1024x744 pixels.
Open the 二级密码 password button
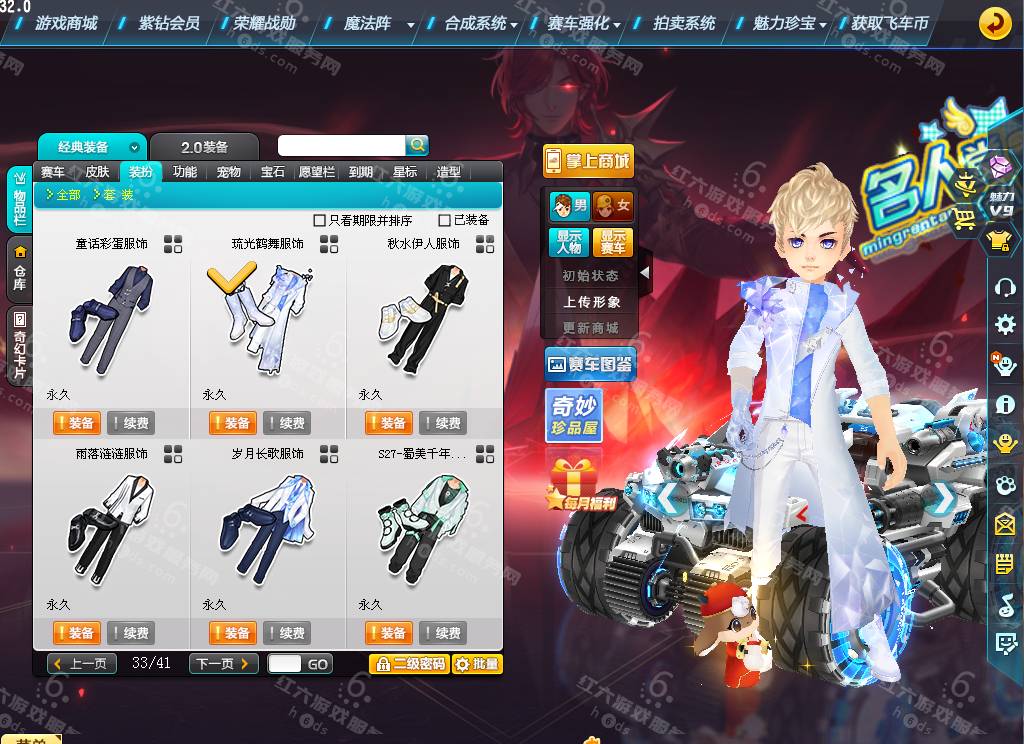(408, 664)
